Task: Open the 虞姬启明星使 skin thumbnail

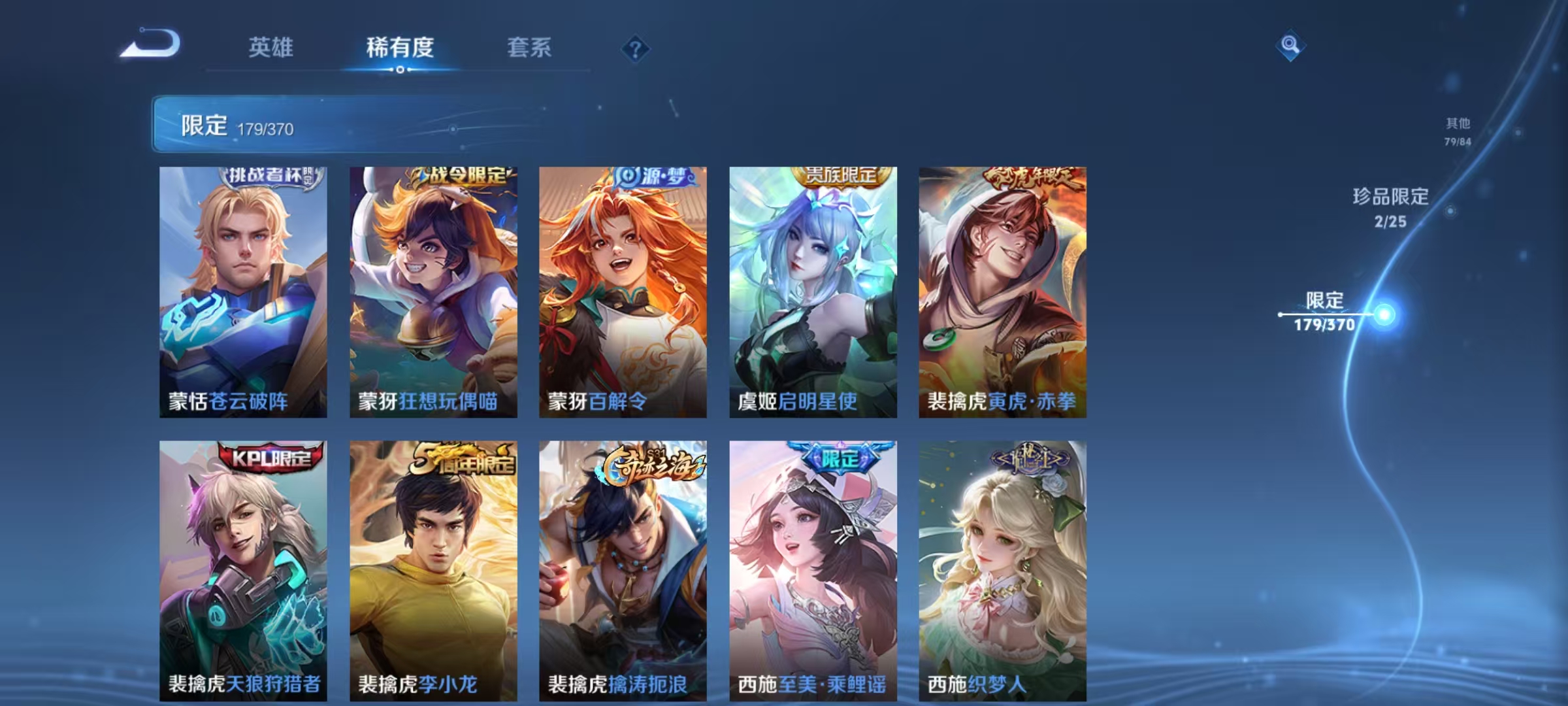Action: 812,288
